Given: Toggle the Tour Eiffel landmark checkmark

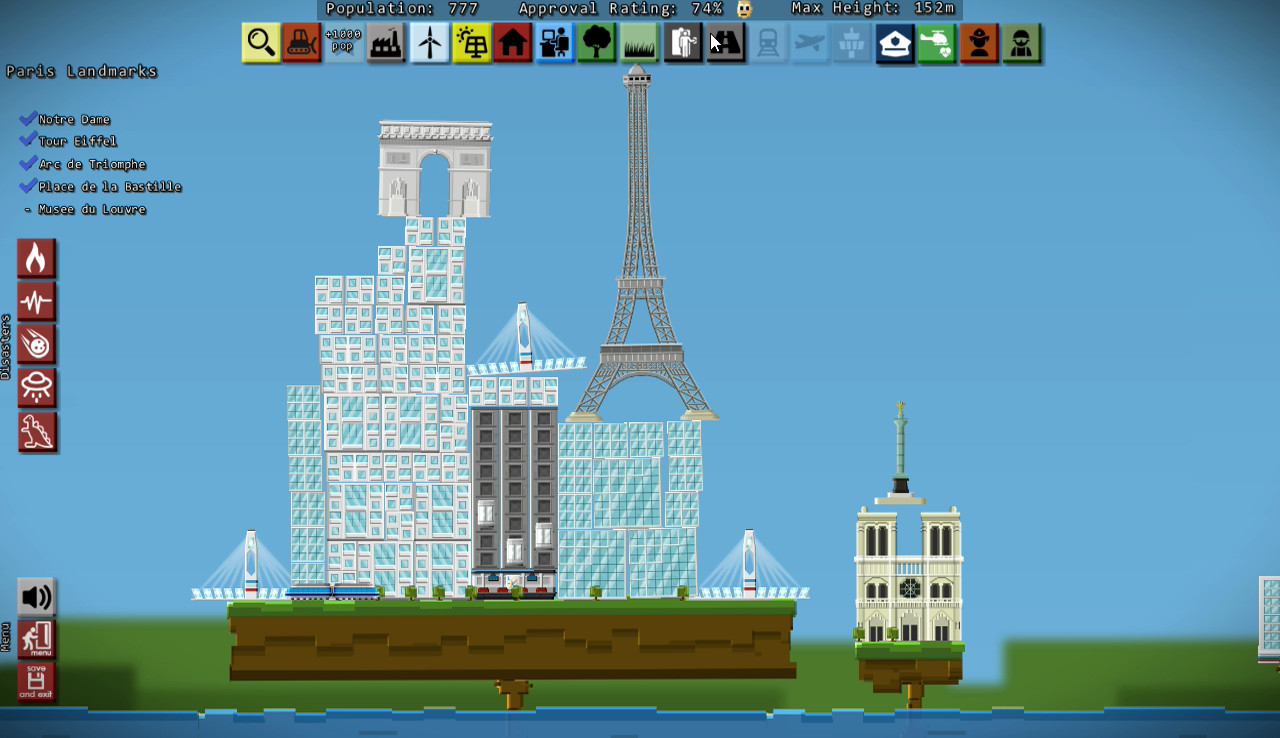Looking at the screenshot, I should click(28, 141).
